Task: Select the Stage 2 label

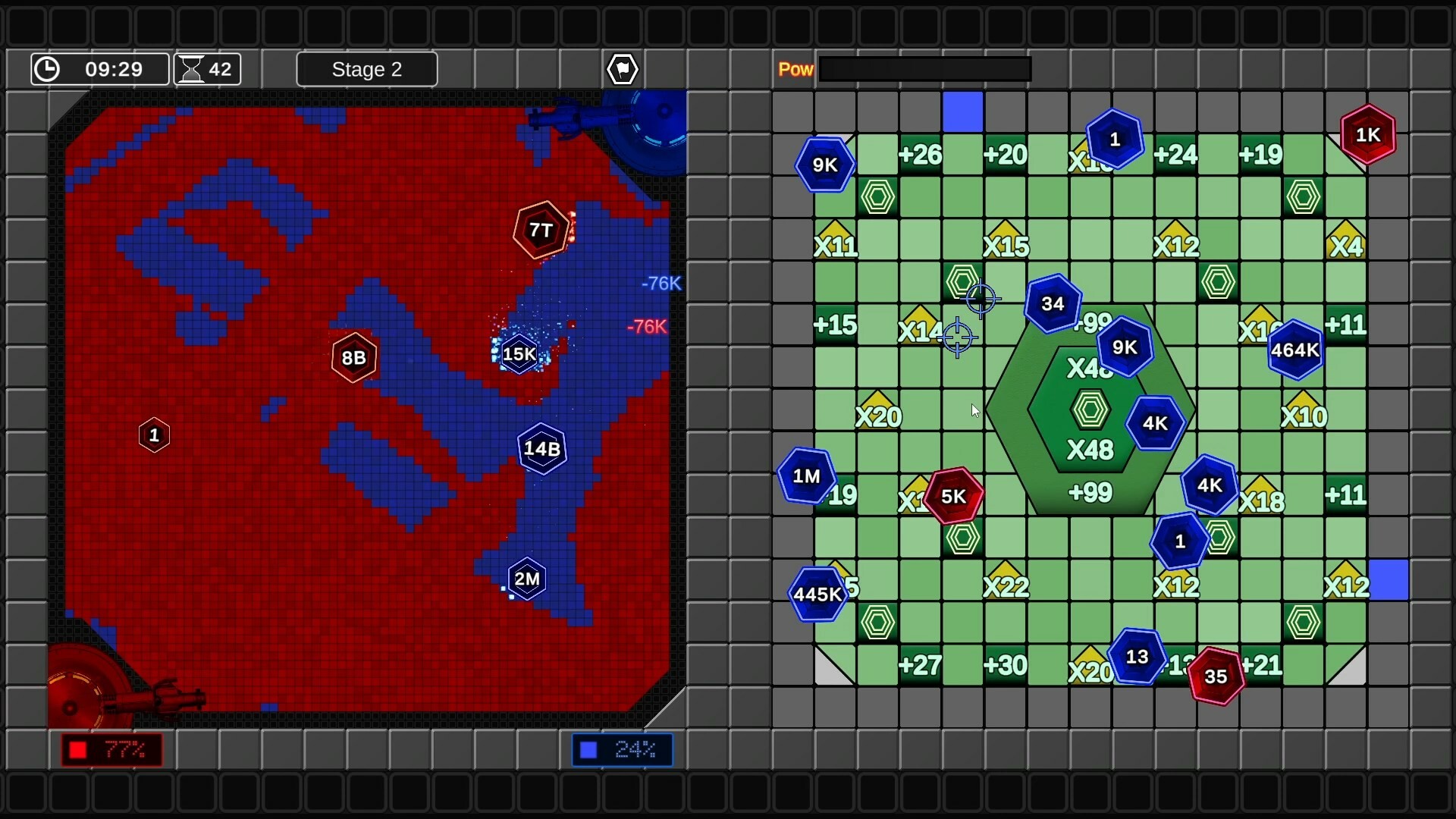Action: tap(367, 69)
